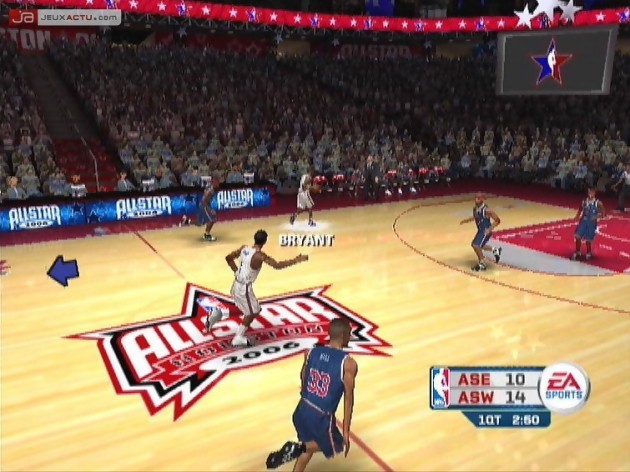The width and height of the screenshot is (630, 472).
Task: Click the EA Sports logo badge
Action: click(565, 387)
